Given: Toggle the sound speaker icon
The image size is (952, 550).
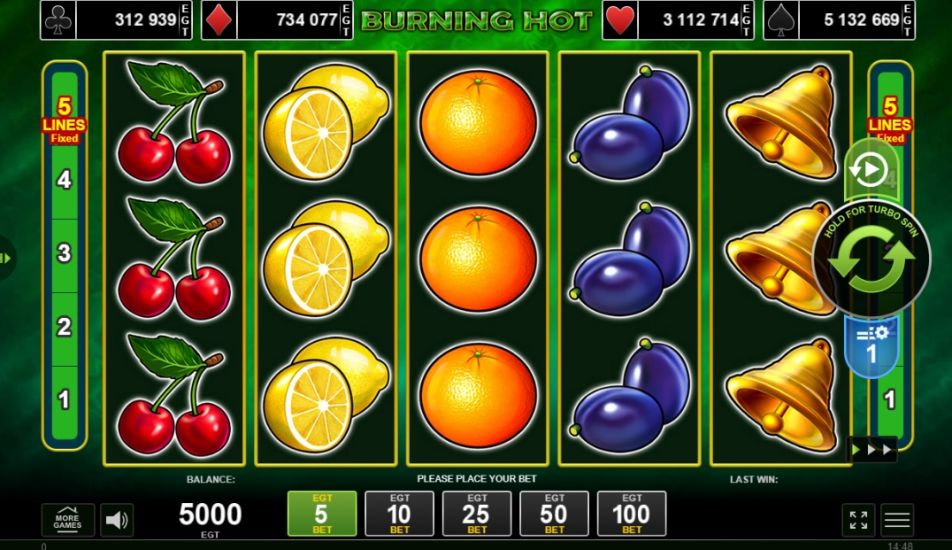Looking at the screenshot, I should coord(117,519).
